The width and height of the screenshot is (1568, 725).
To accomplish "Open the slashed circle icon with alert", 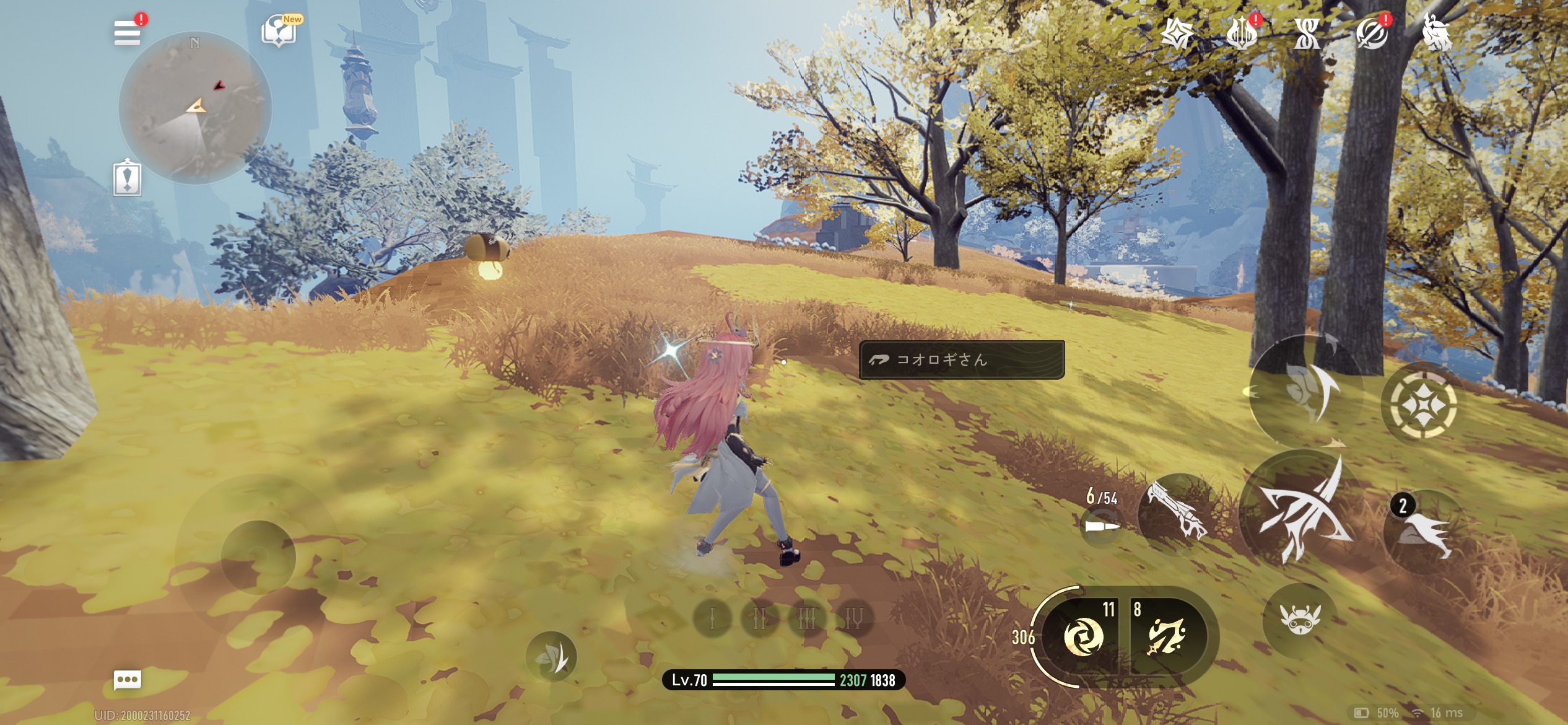I will click(1372, 33).
